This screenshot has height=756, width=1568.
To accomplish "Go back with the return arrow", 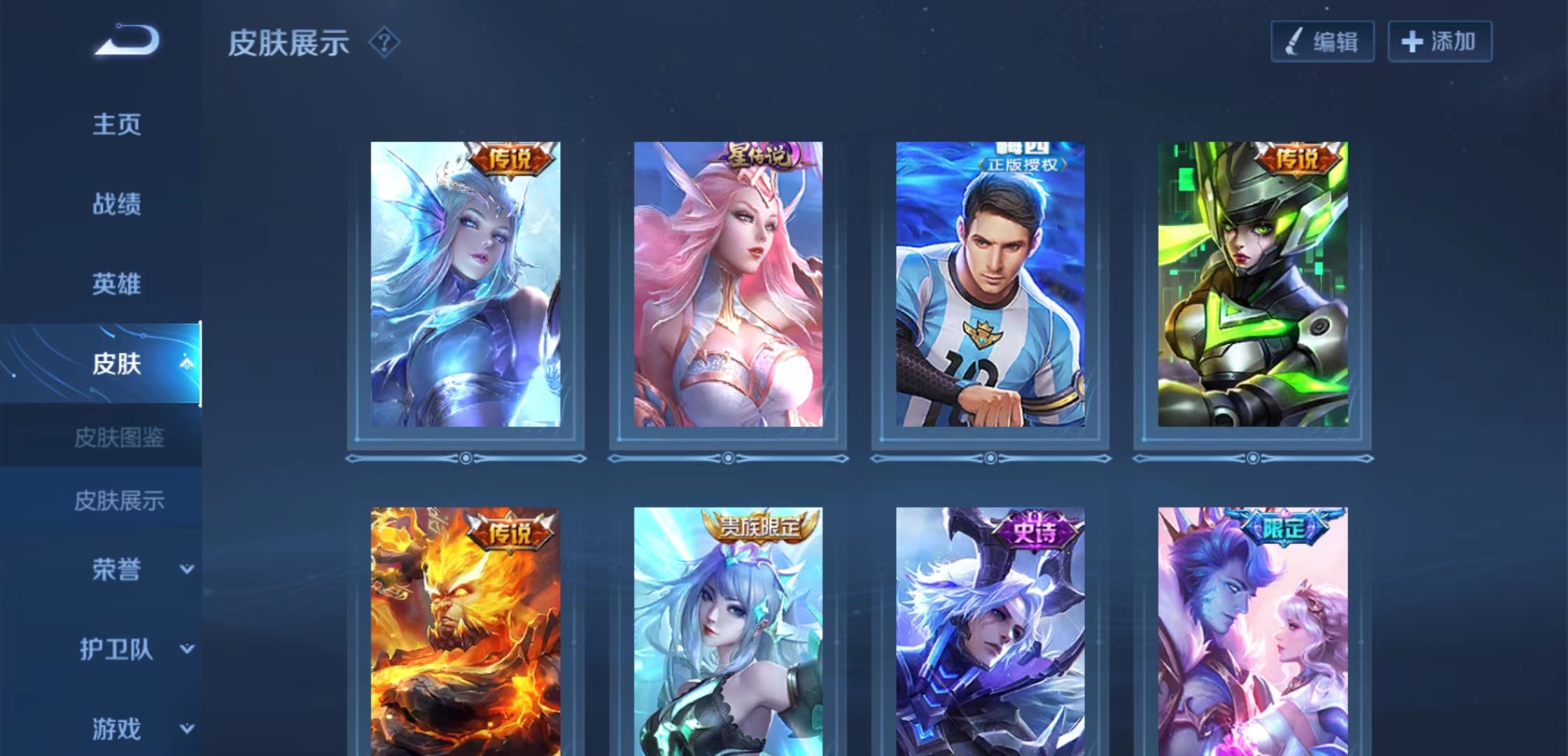I will tap(127, 40).
